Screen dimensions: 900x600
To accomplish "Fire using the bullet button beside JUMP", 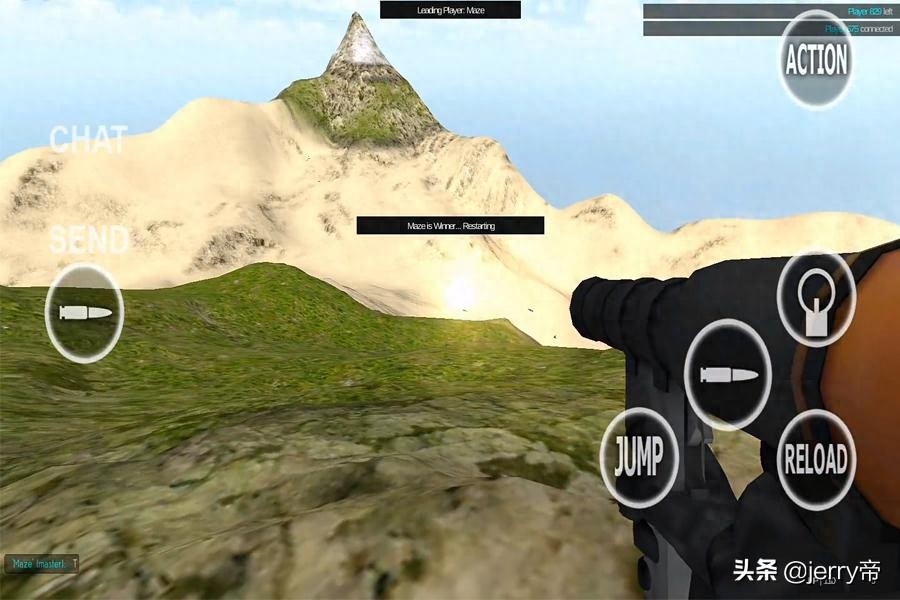I will tap(728, 375).
